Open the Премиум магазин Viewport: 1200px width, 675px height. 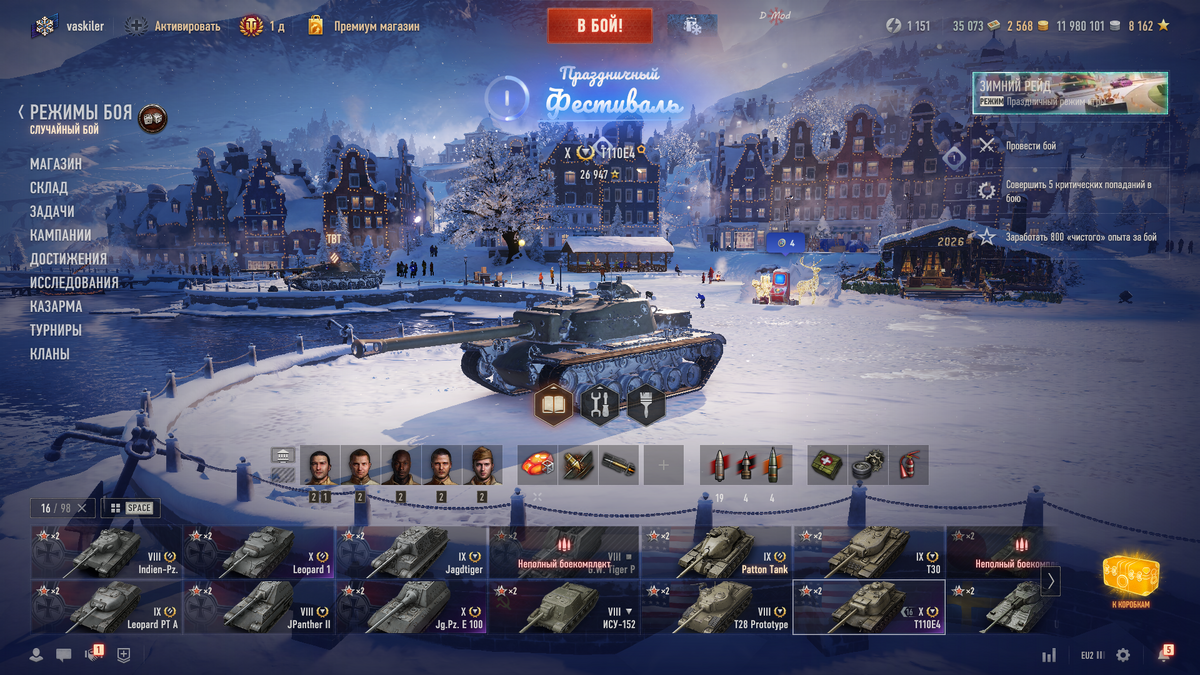click(x=375, y=26)
